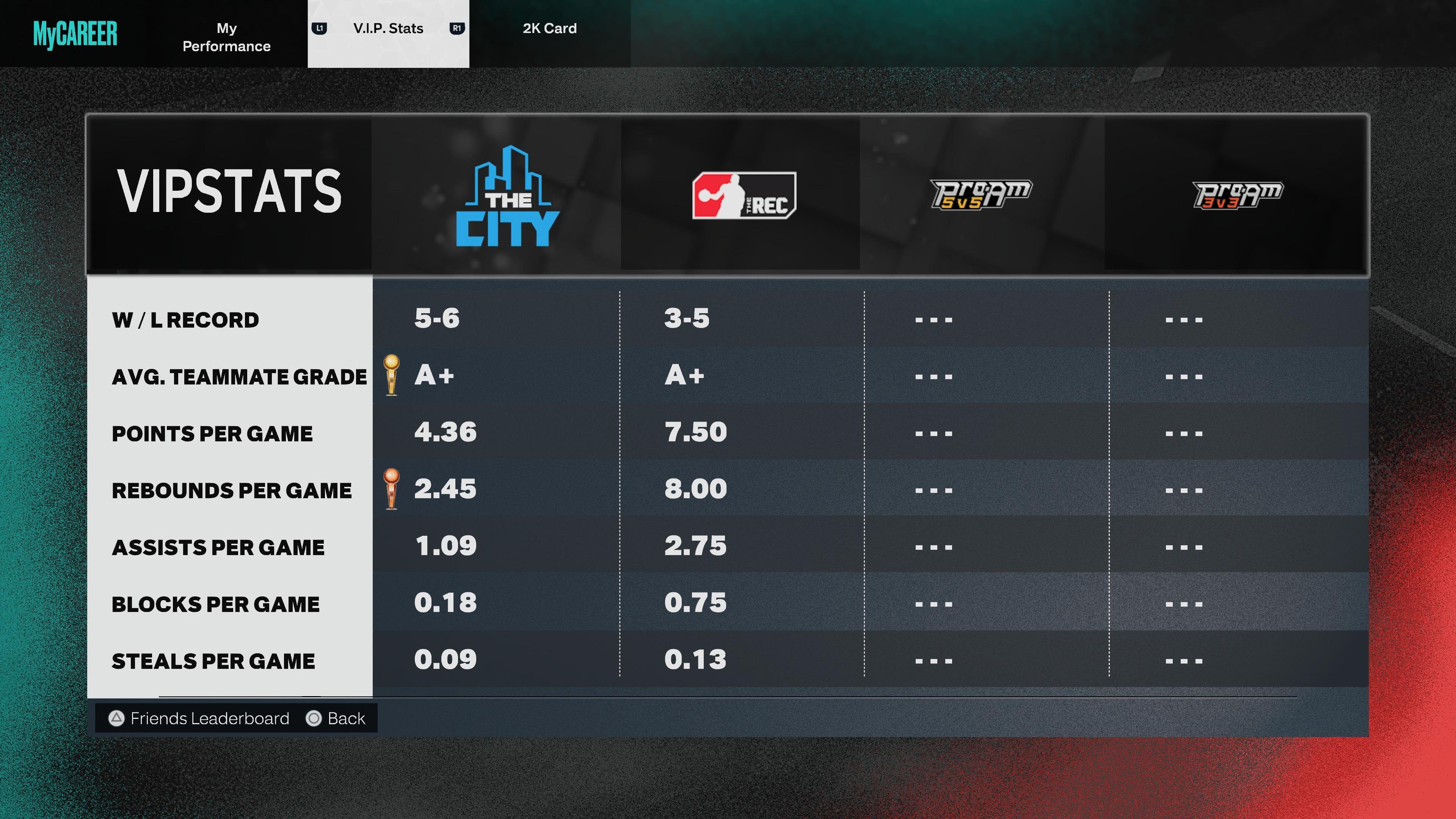1456x819 pixels.
Task: Open the Friends Leaderboard
Action: tap(210, 719)
